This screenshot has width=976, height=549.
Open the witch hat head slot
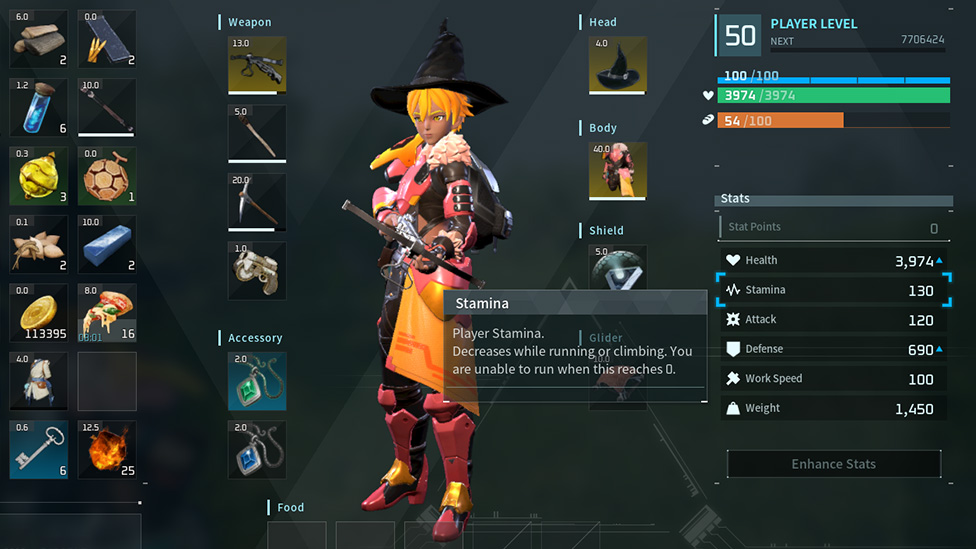pyautogui.click(x=617, y=65)
